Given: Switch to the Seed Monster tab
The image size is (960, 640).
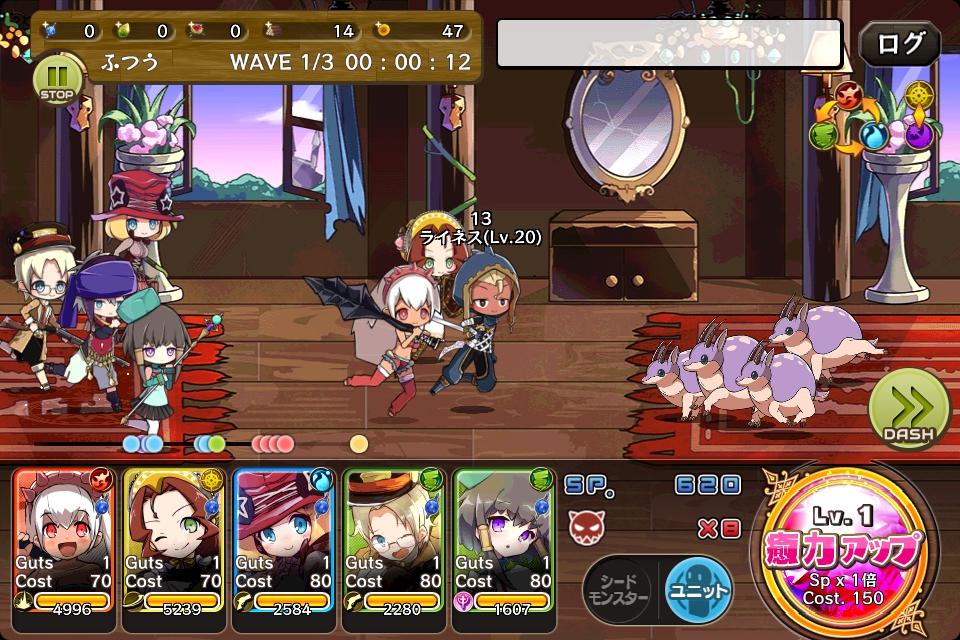Looking at the screenshot, I should [617, 588].
